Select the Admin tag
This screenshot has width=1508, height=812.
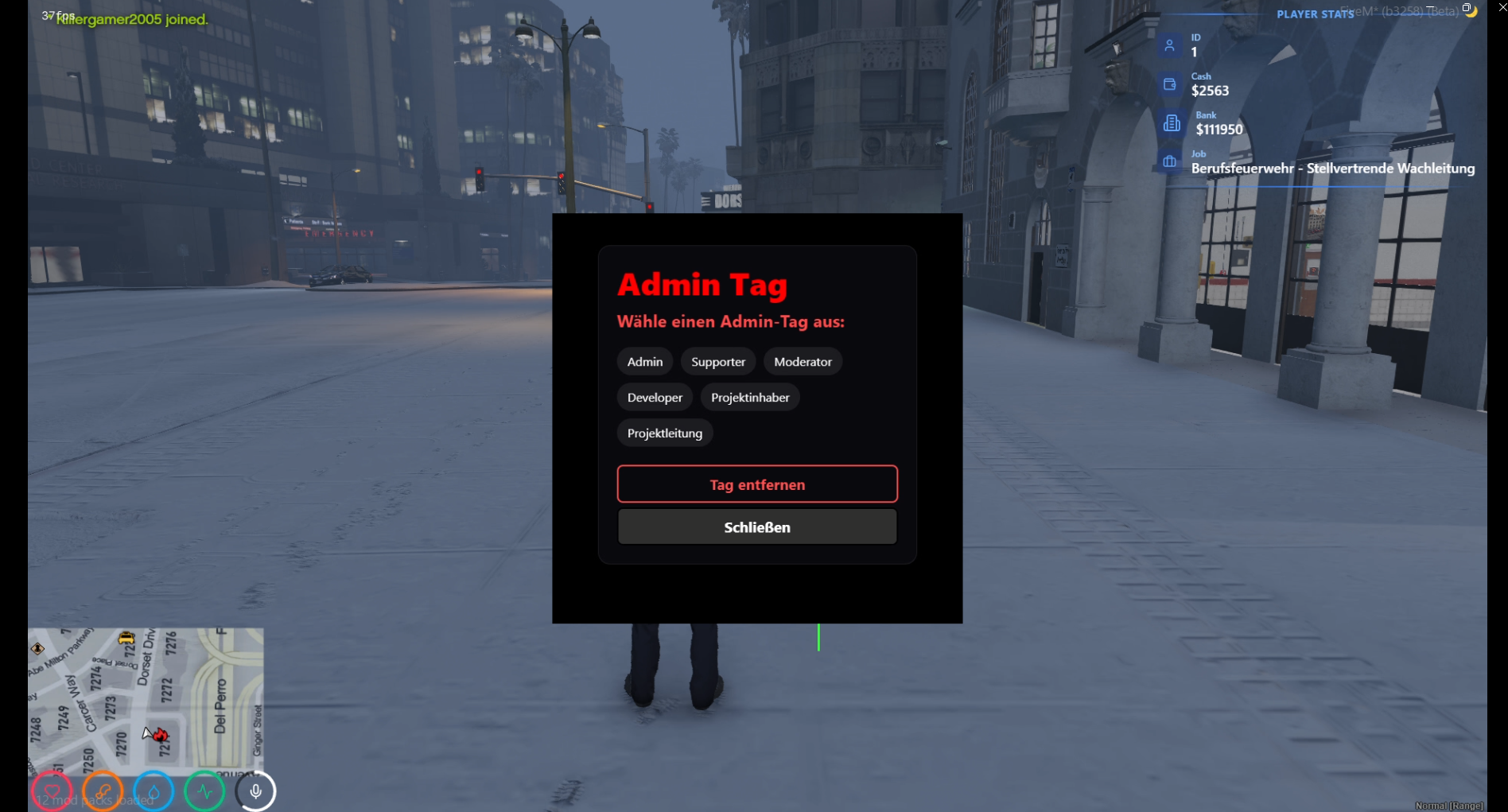tap(644, 361)
